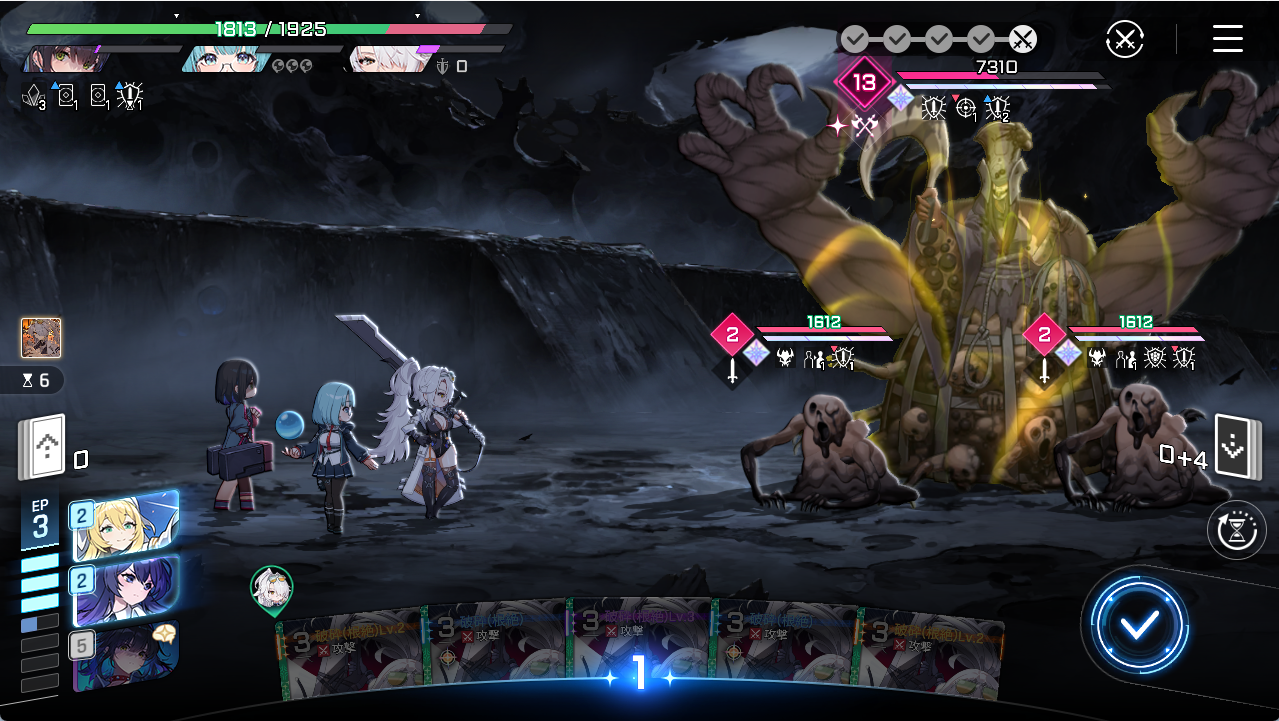This screenshot has height=721, width=1279.
Task: Activate the blonde character's EP skill
Action: 124,524
